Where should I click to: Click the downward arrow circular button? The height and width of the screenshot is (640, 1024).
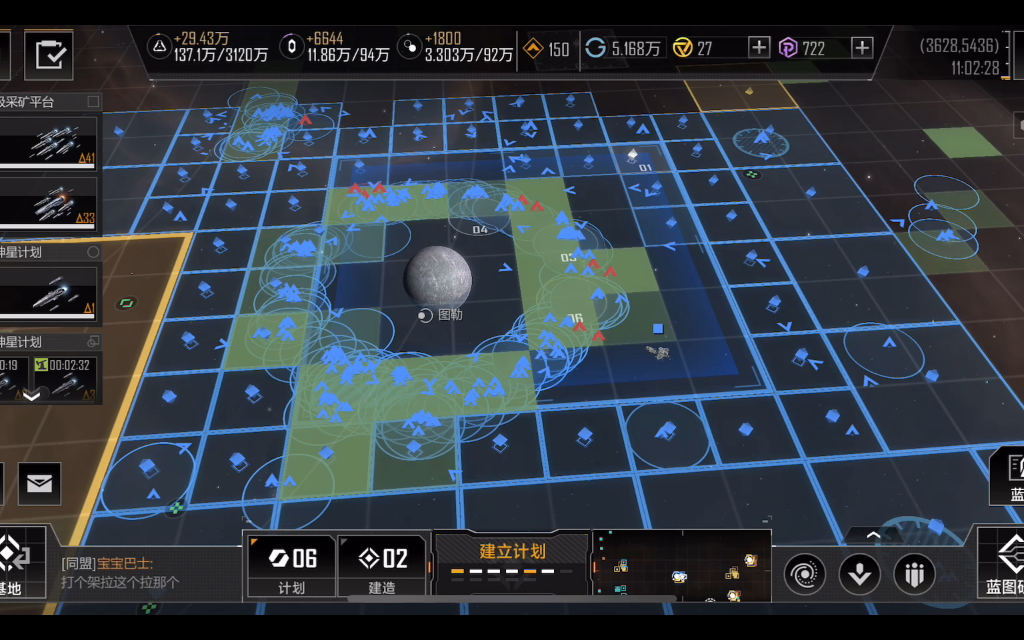pos(859,574)
